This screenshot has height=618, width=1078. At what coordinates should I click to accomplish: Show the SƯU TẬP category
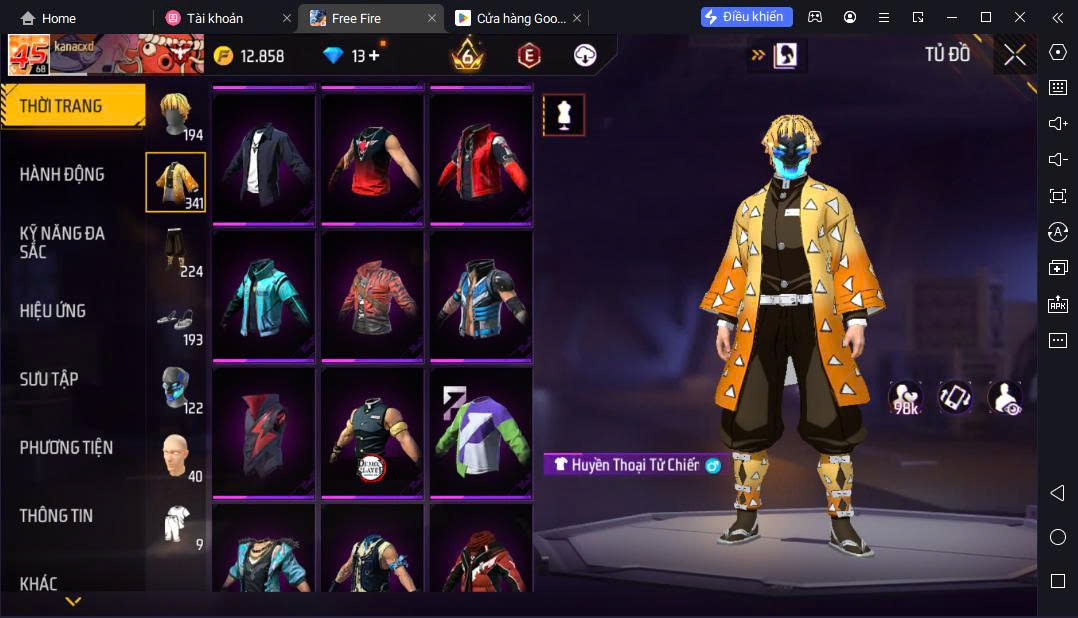tap(49, 379)
